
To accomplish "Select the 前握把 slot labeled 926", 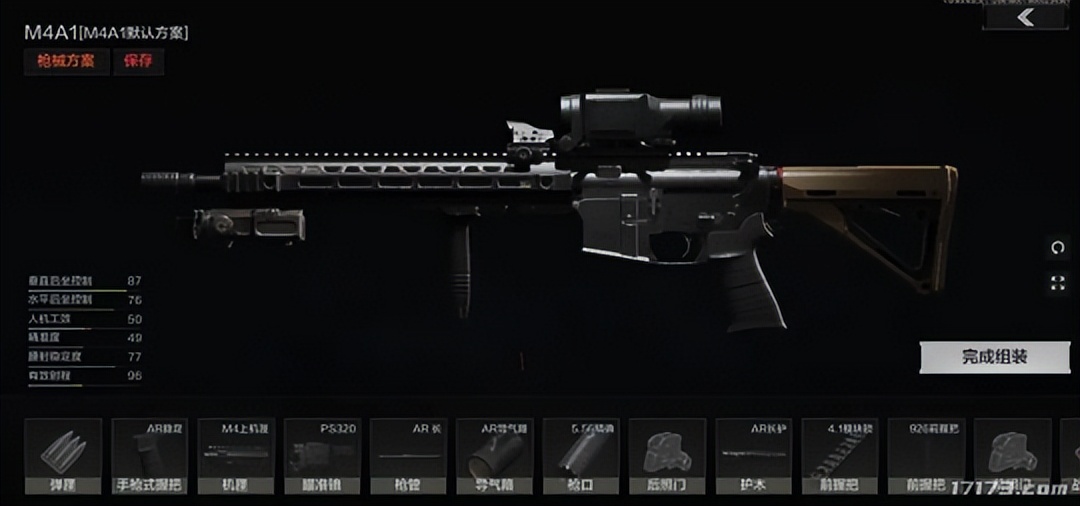I will tap(925, 457).
